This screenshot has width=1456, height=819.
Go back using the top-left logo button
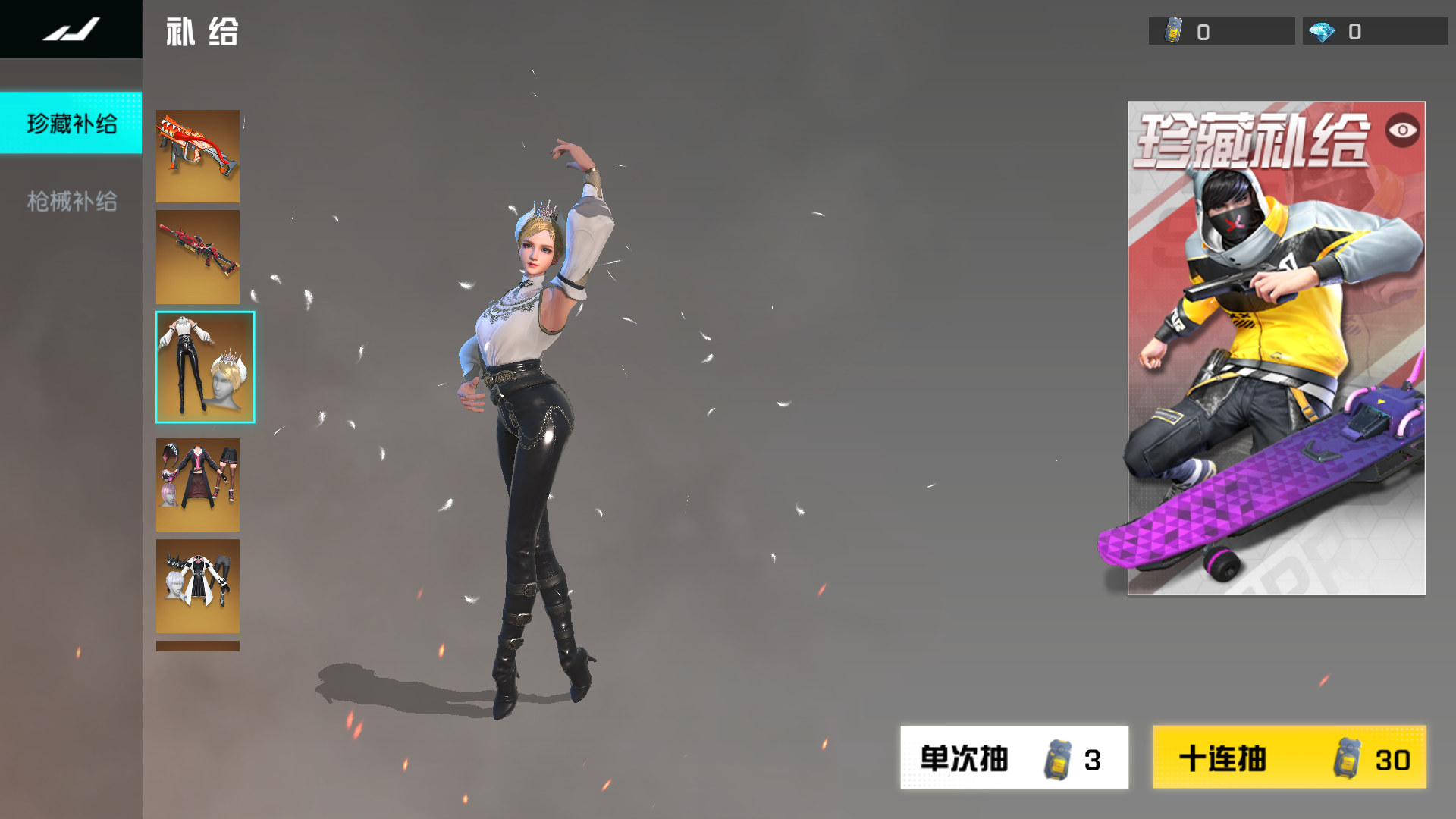pyautogui.click(x=71, y=30)
